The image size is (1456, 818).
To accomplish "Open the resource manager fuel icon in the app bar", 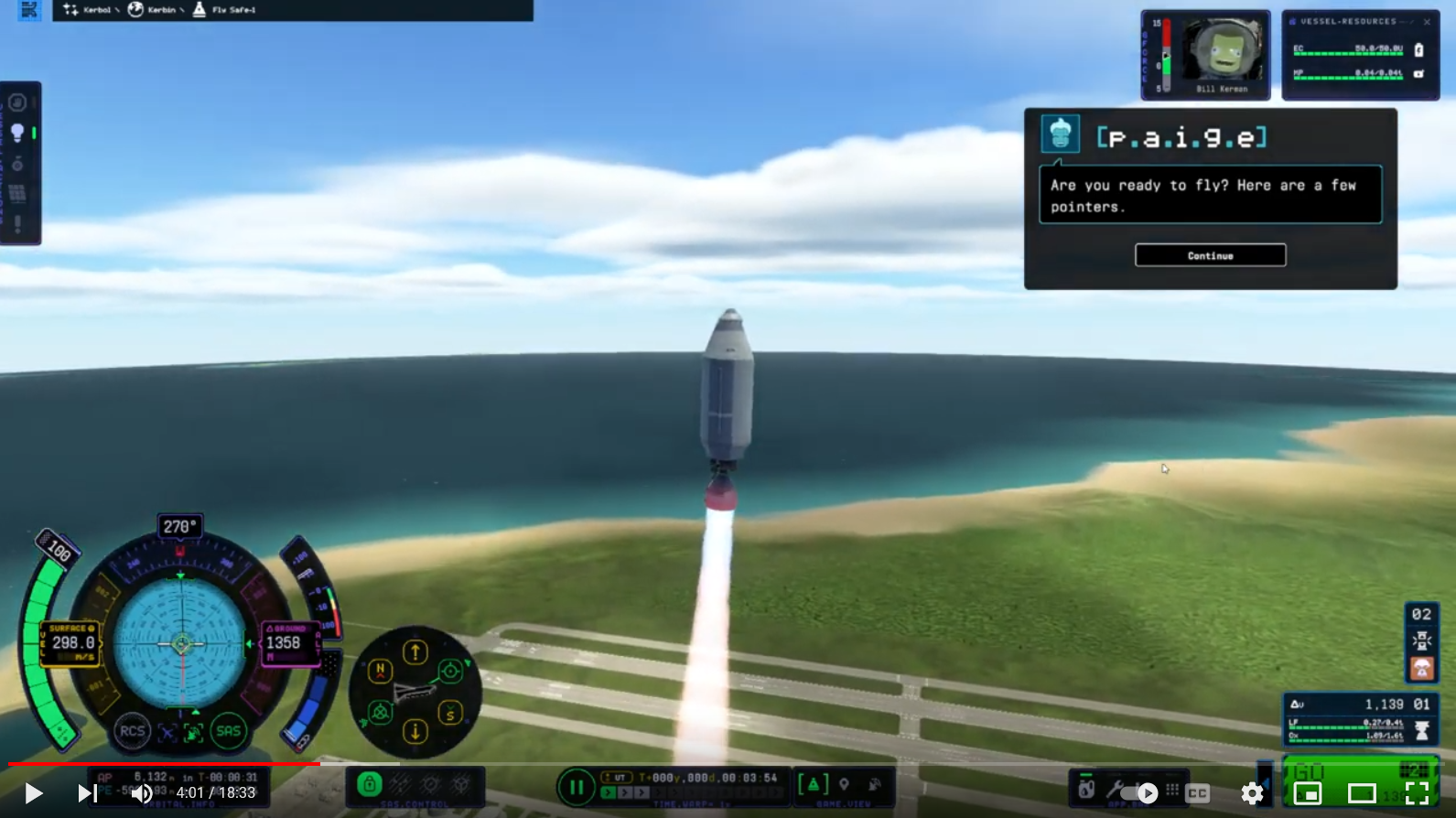I will tap(1086, 788).
